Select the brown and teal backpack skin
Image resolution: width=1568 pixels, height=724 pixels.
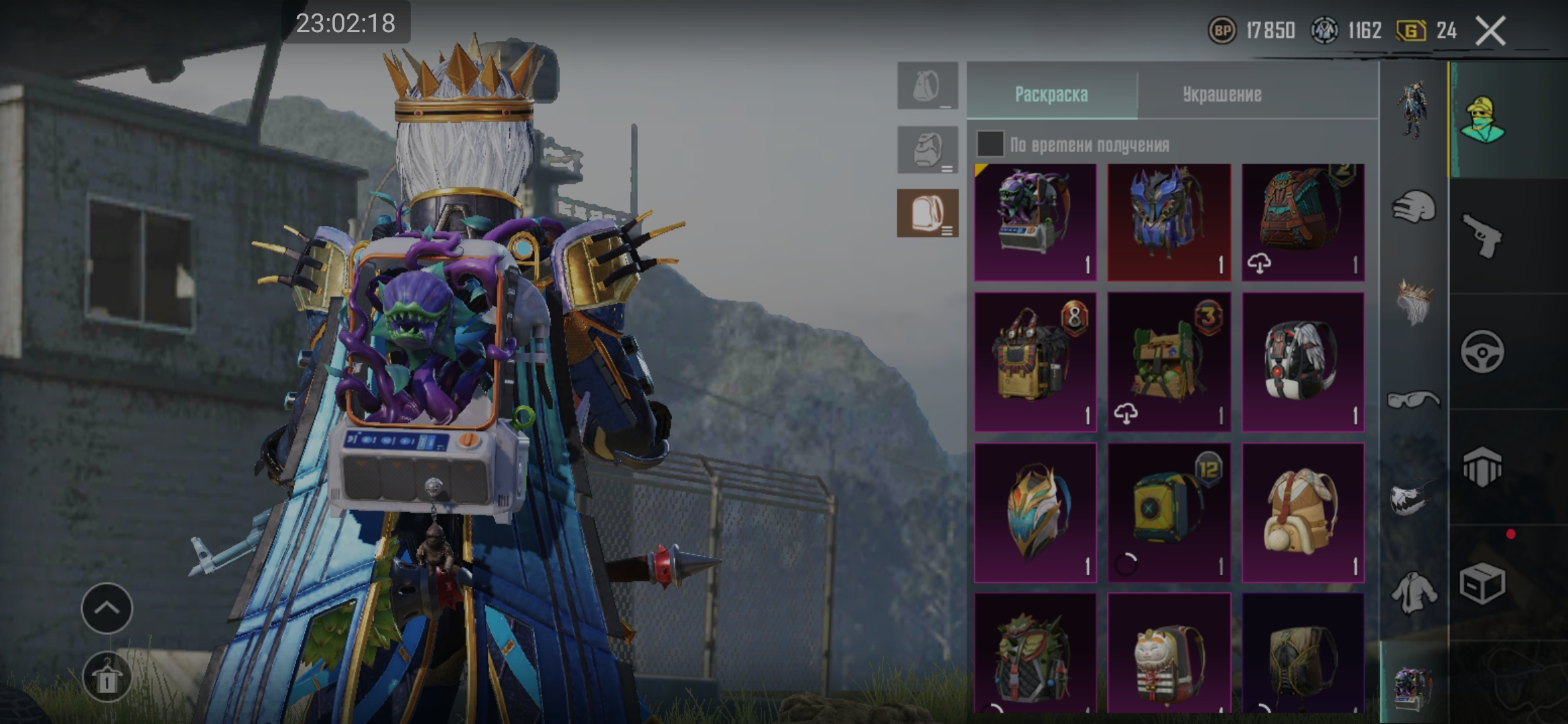(x=1303, y=221)
